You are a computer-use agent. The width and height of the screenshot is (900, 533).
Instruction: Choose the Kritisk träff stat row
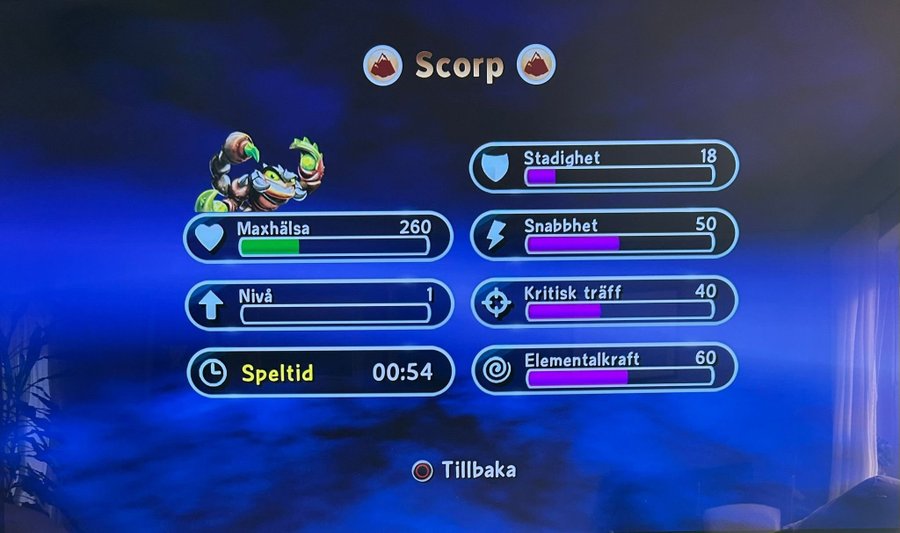pos(604,302)
